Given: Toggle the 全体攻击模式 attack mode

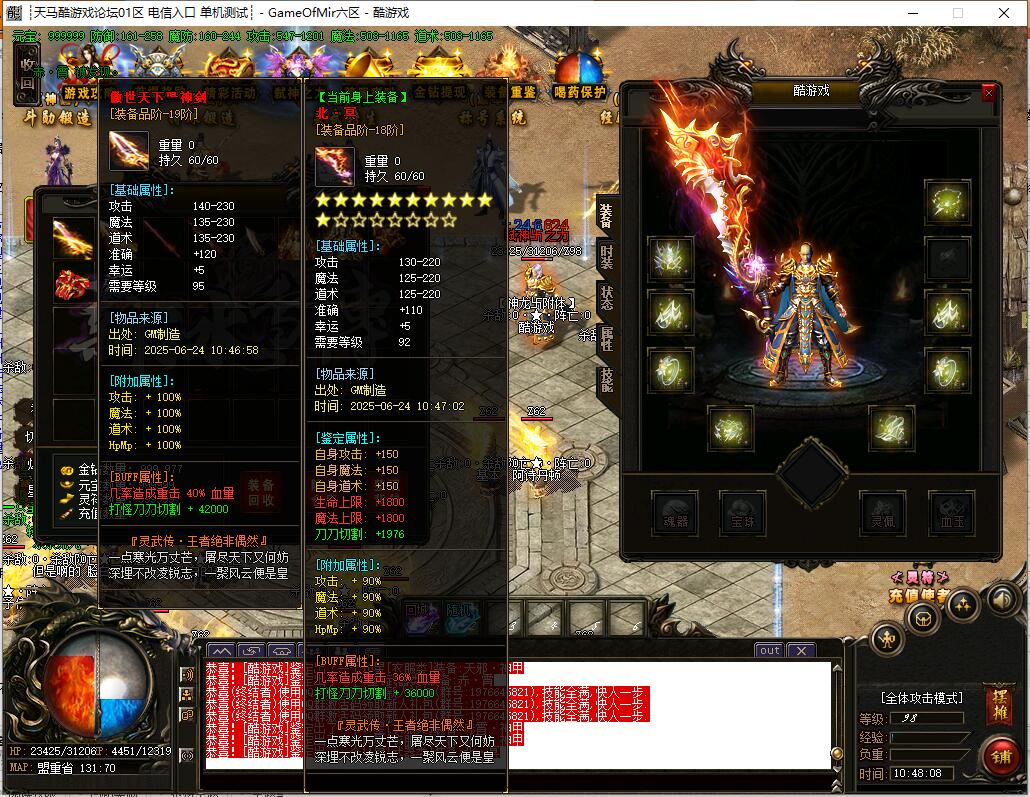Looking at the screenshot, I should tap(922, 698).
